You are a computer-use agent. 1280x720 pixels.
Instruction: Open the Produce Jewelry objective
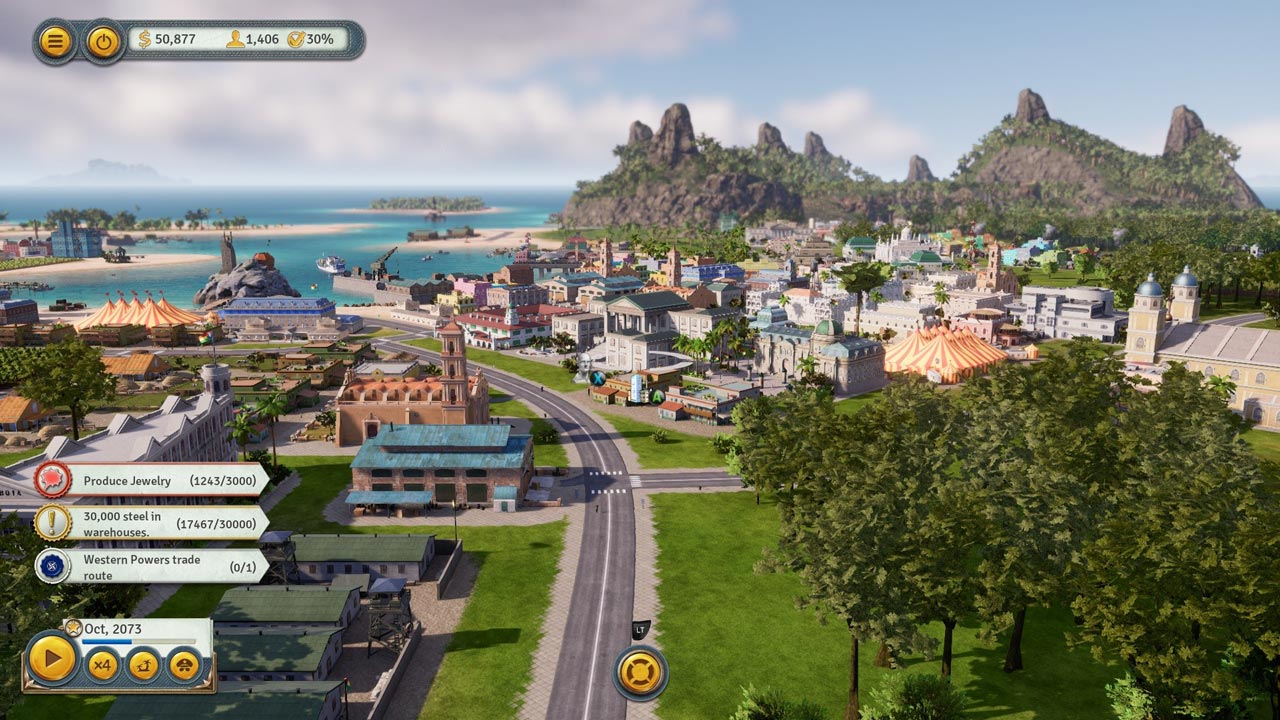pyautogui.click(x=150, y=480)
